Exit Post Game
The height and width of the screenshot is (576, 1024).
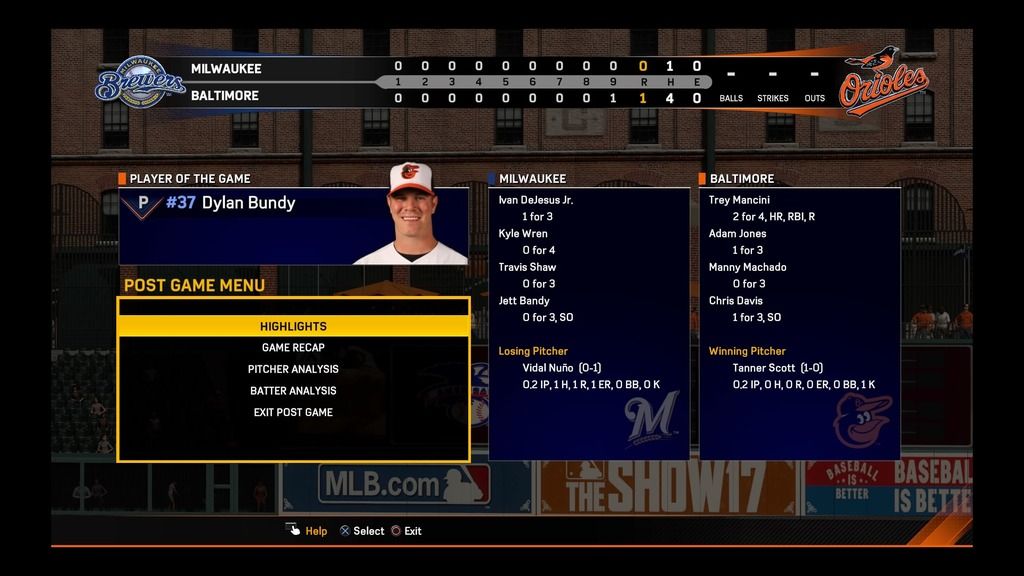[x=293, y=412]
